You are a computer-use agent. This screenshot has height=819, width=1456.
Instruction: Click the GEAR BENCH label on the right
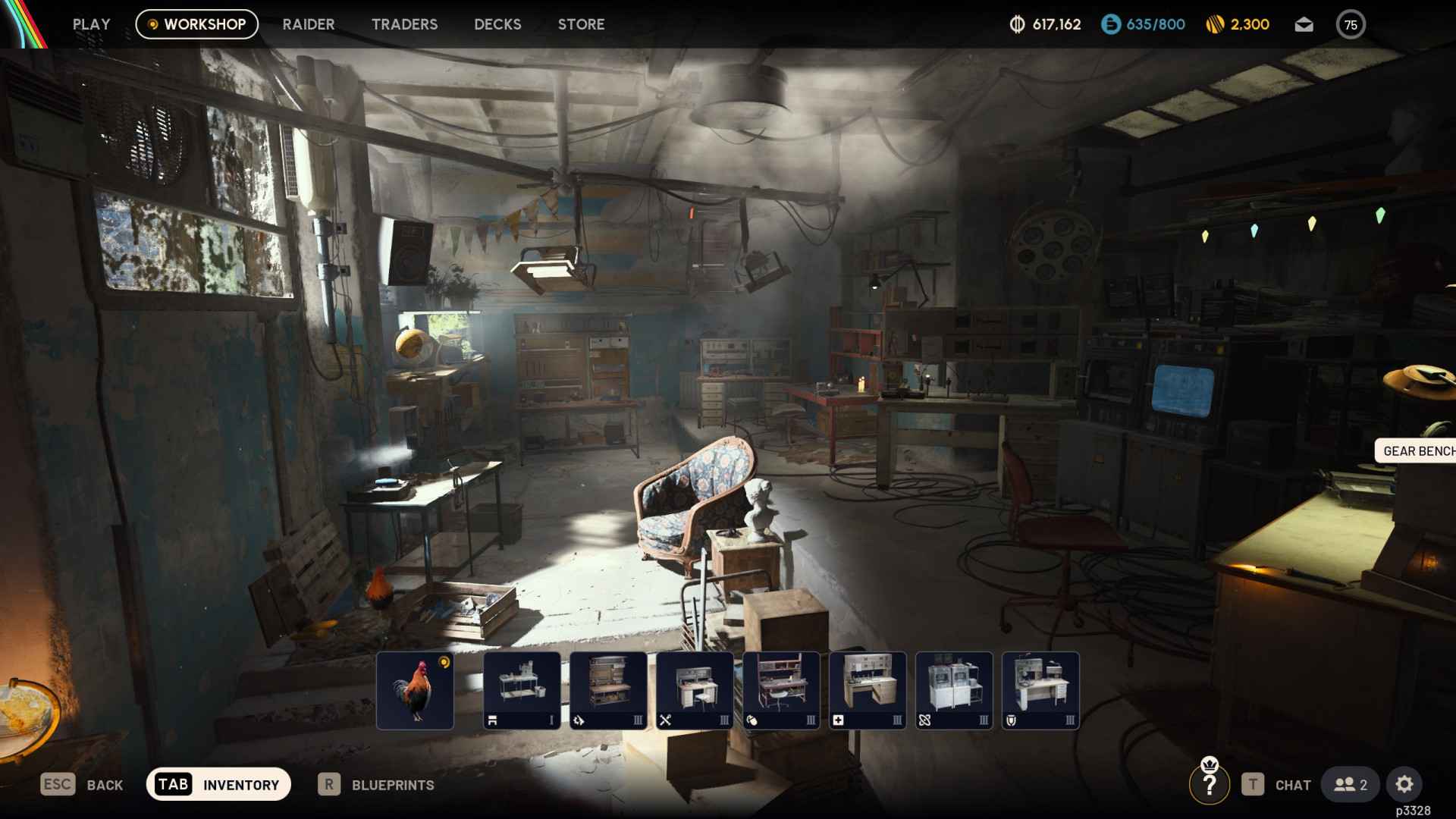coord(1417,453)
